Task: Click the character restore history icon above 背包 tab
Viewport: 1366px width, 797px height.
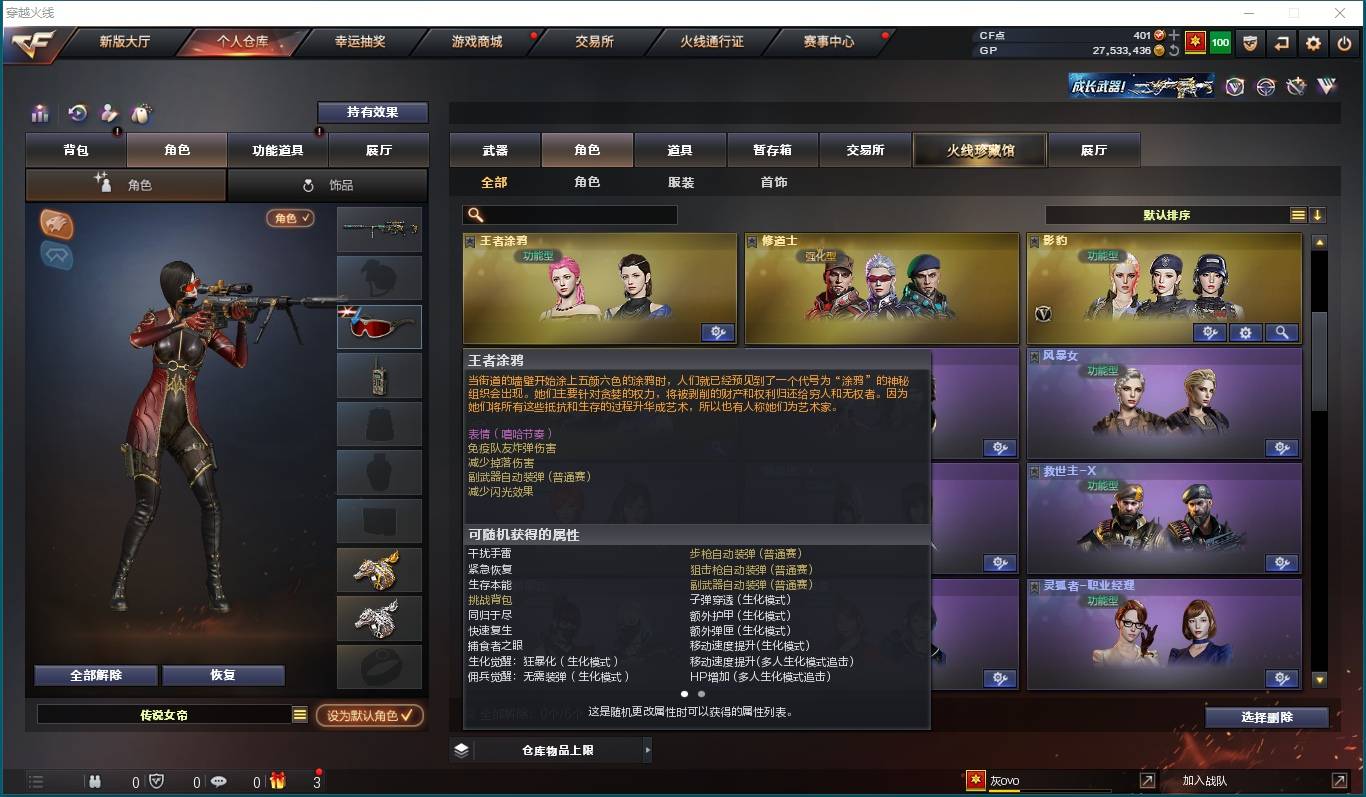Action: click(x=77, y=113)
